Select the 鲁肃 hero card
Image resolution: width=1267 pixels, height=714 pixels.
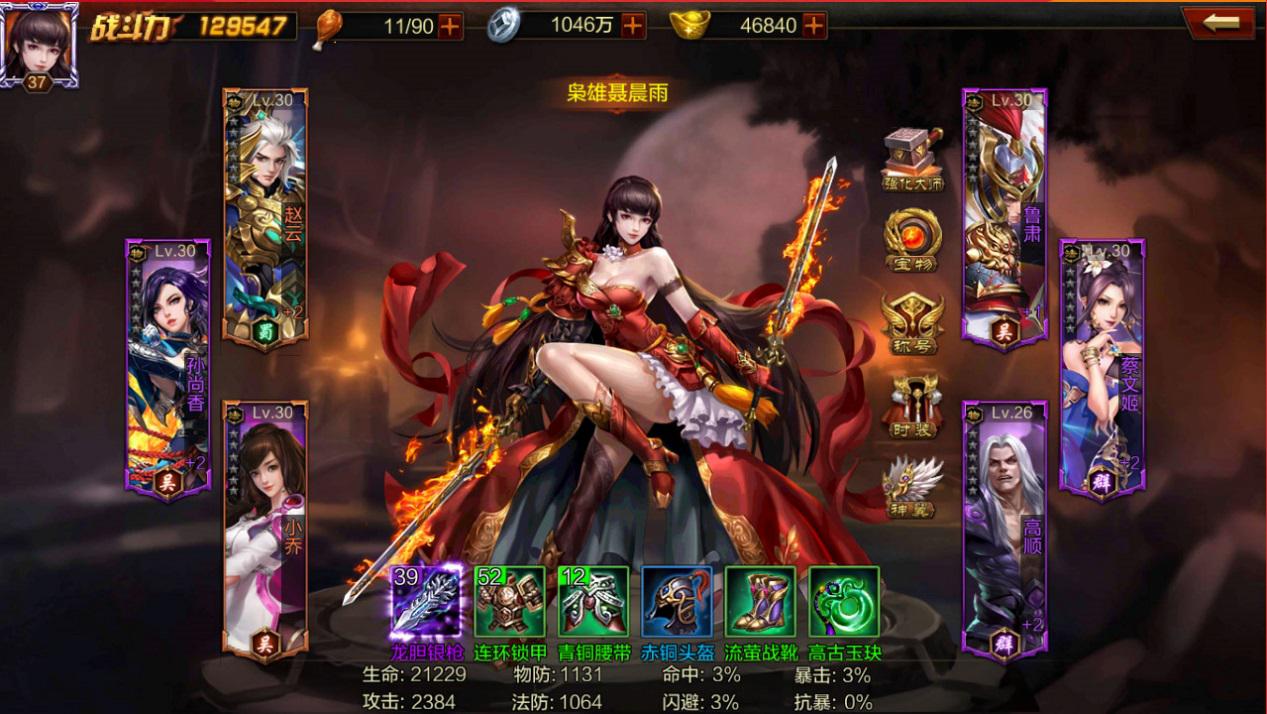click(x=1004, y=217)
